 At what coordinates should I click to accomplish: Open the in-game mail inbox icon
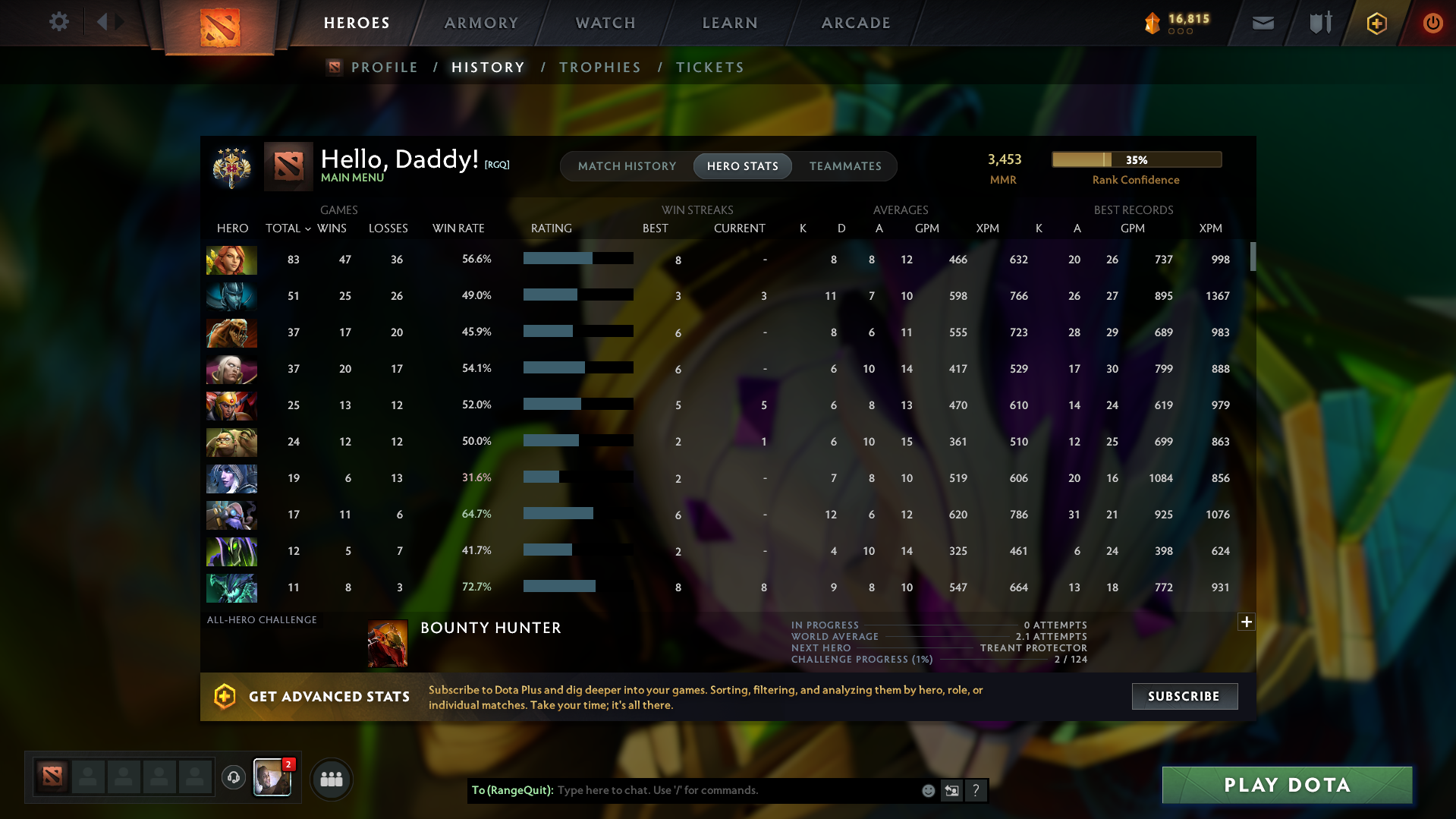(1262, 23)
